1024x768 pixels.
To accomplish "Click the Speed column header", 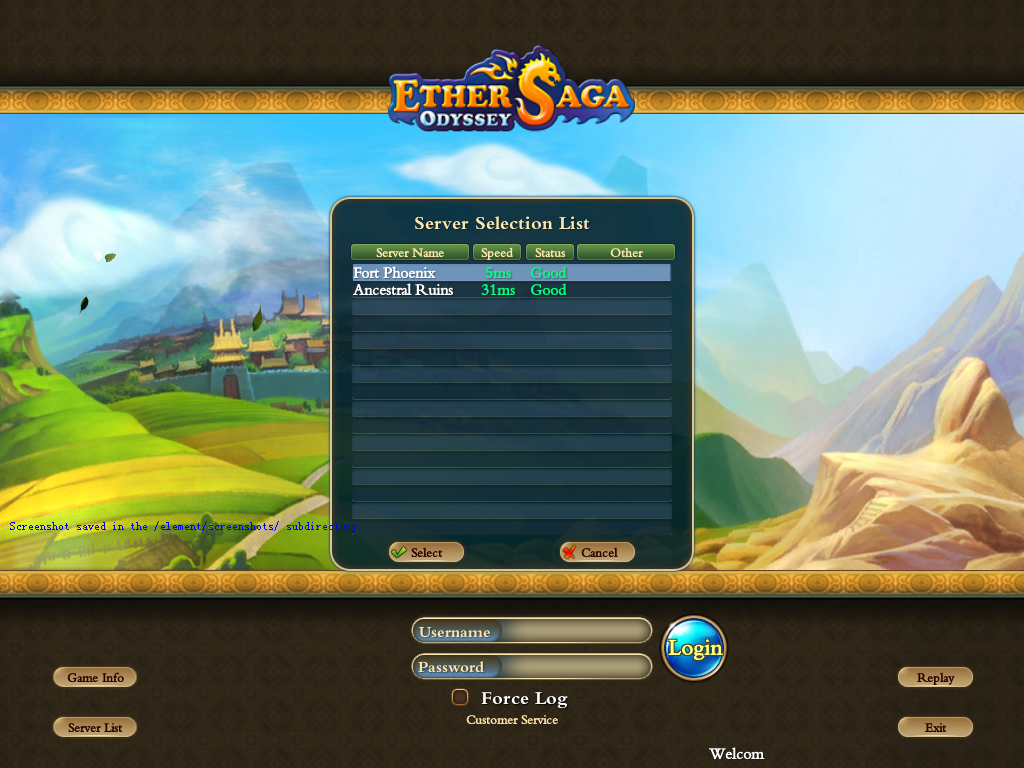I will click(x=497, y=253).
